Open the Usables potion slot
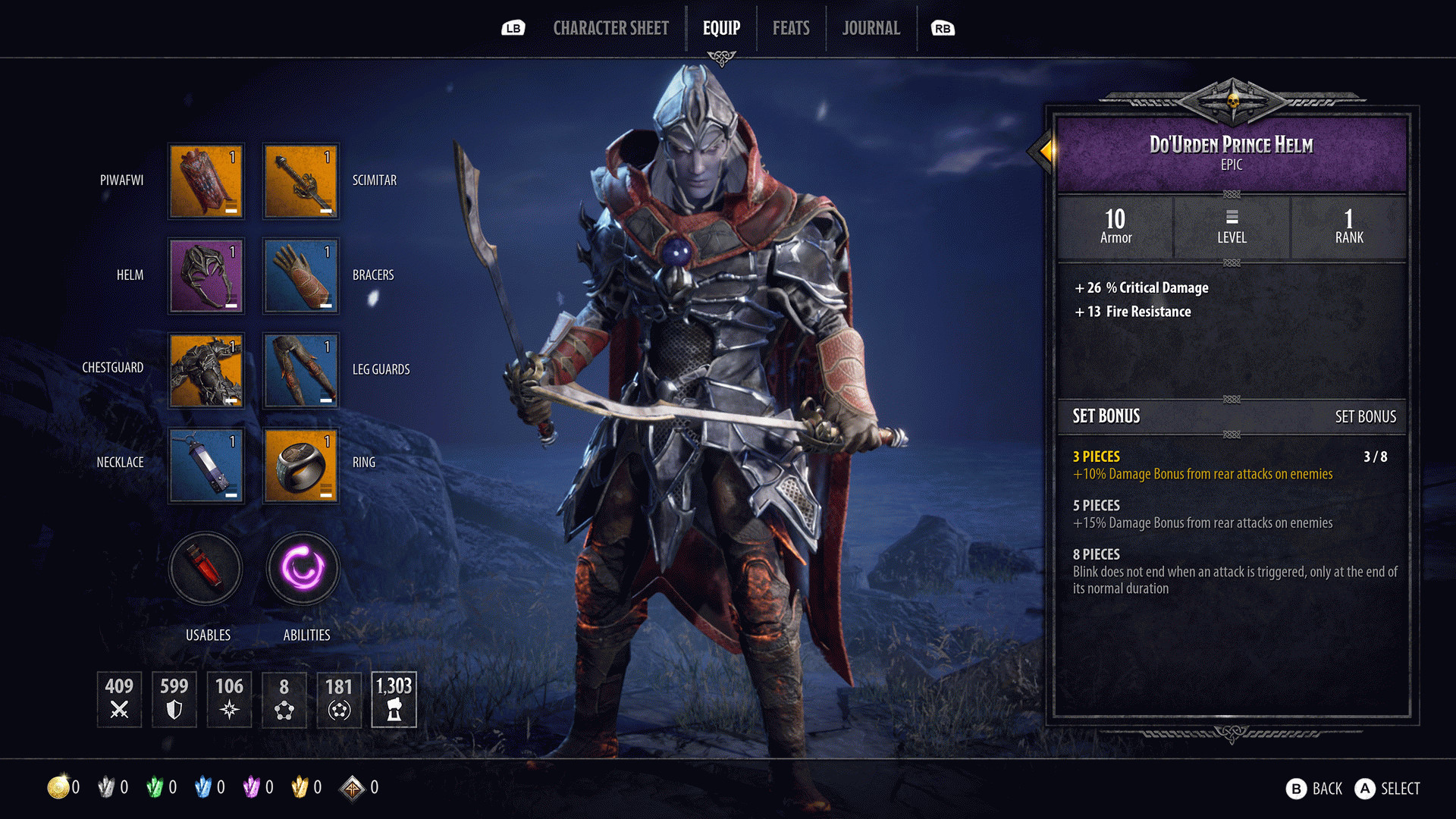This screenshot has width=1456, height=819. tap(206, 569)
